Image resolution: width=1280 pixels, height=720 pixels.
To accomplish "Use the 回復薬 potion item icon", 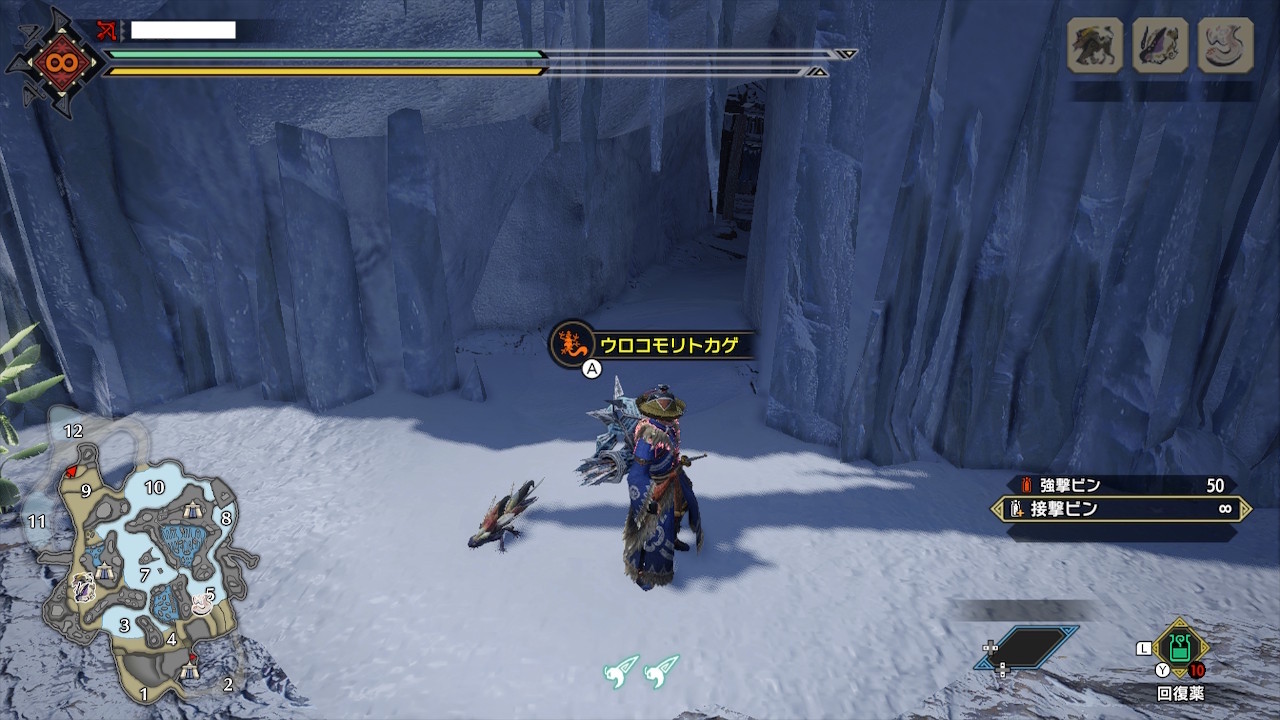I will (x=1181, y=647).
